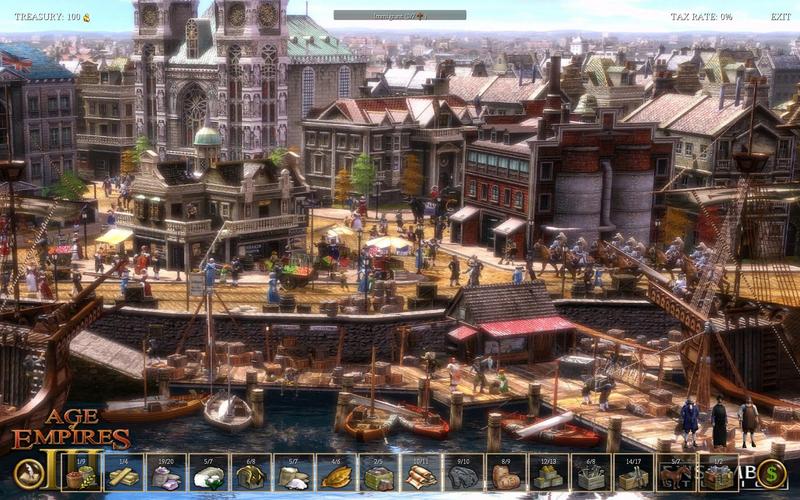Select the brown leather sack trade good (8/9)
Viewport: 800px width, 500px height.
click(x=506, y=473)
